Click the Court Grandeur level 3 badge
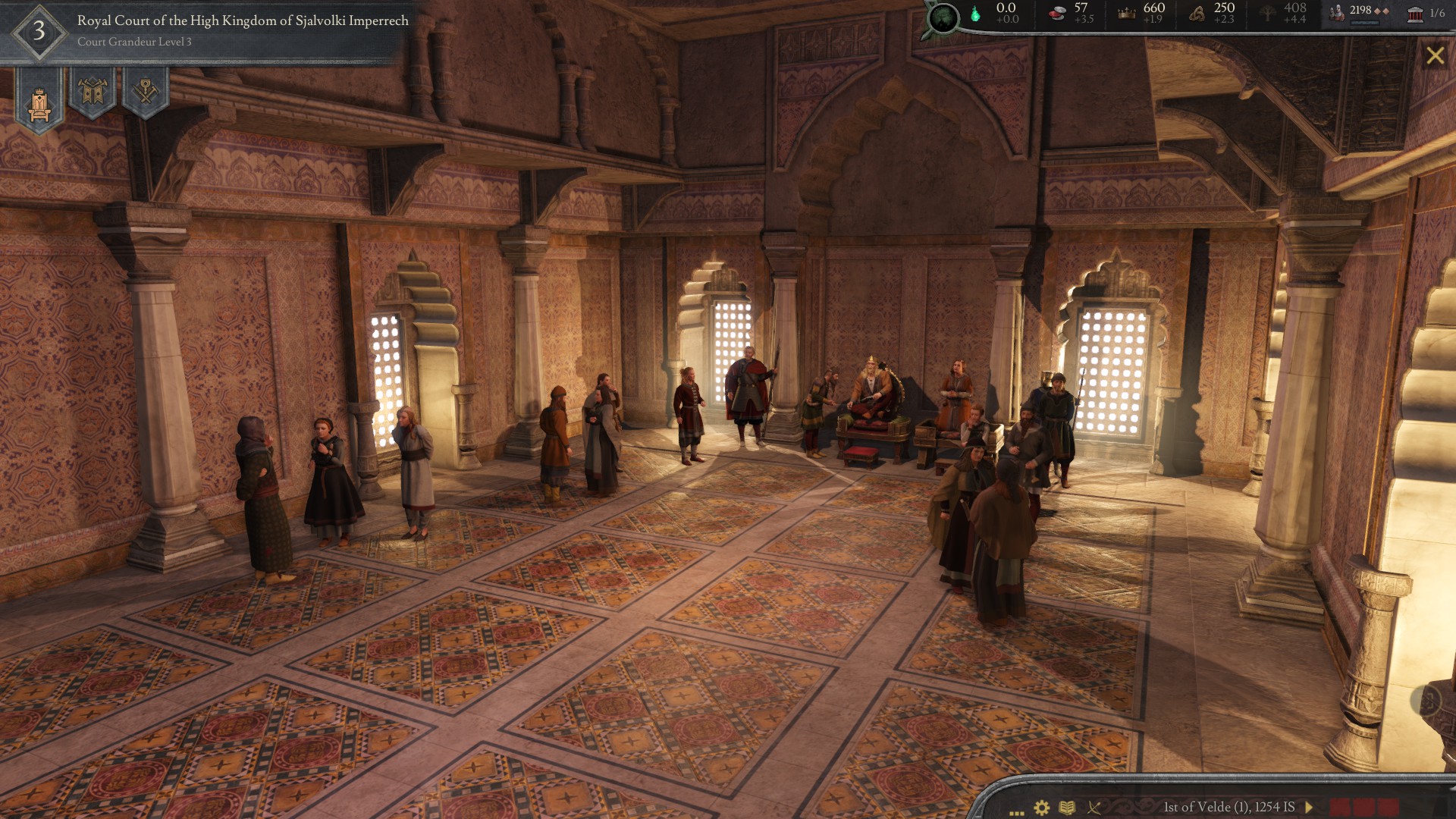 [x=39, y=32]
